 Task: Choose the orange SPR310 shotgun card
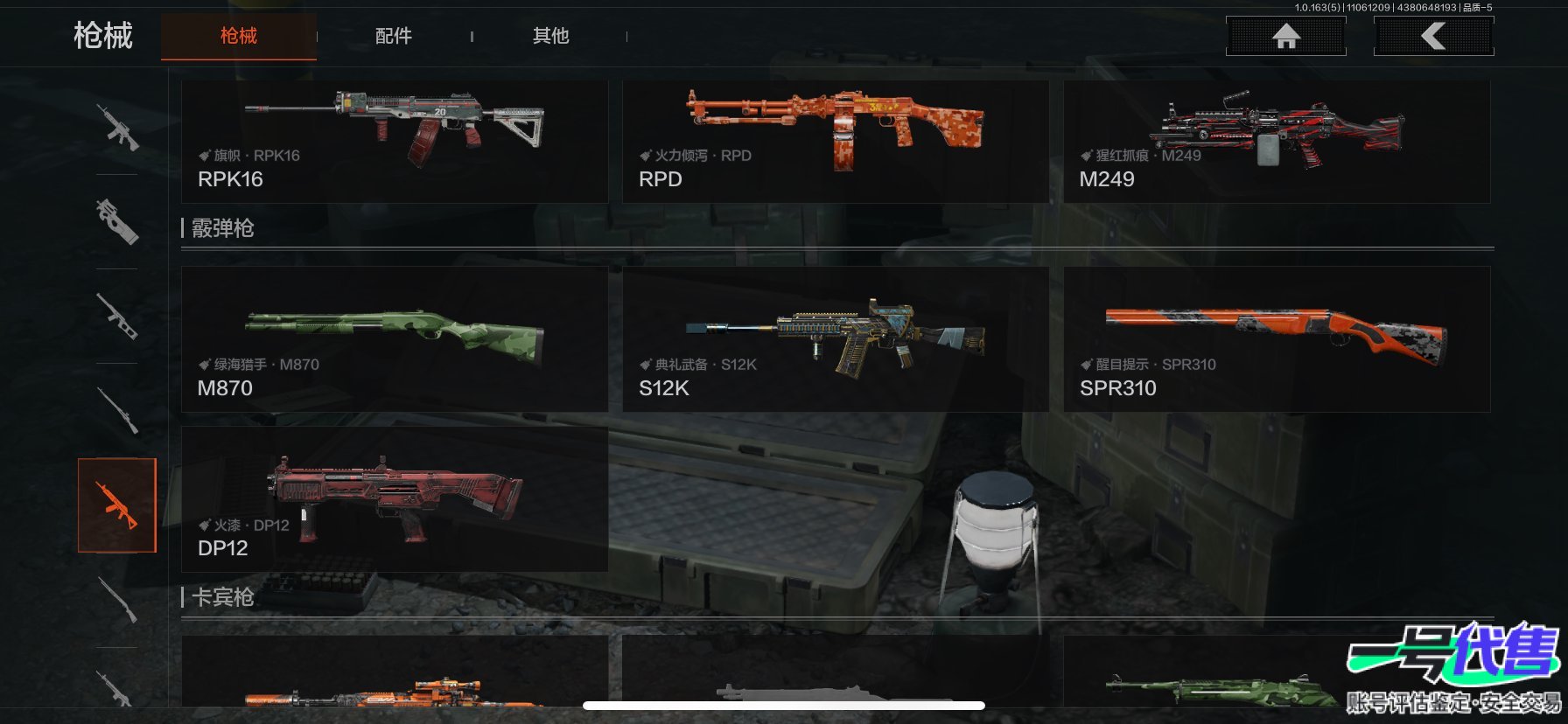(1276, 339)
